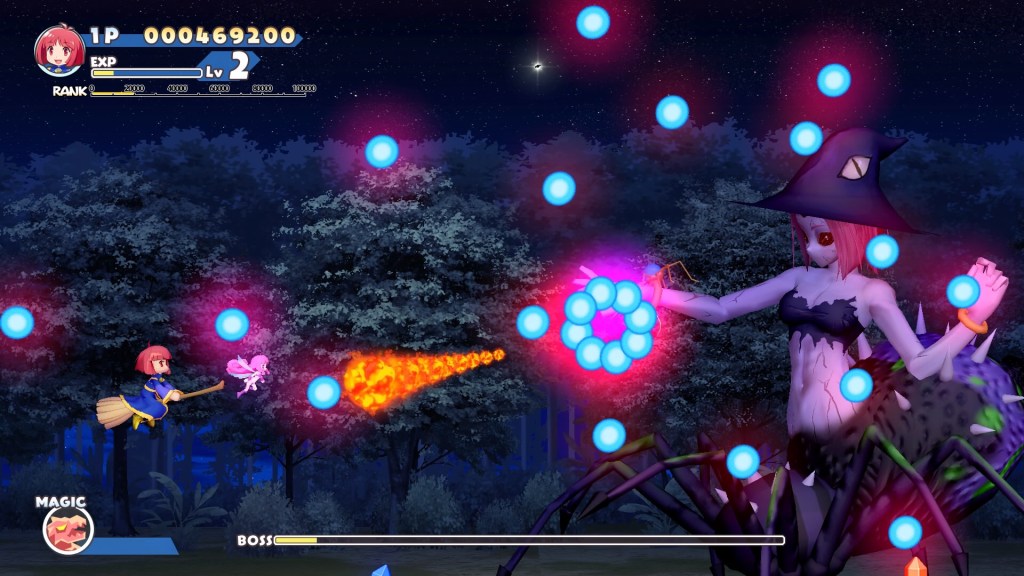Click the red-haired witch player portrait
Image resolution: width=1024 pixels, height=576 pixels.
[x=59, y=51]
